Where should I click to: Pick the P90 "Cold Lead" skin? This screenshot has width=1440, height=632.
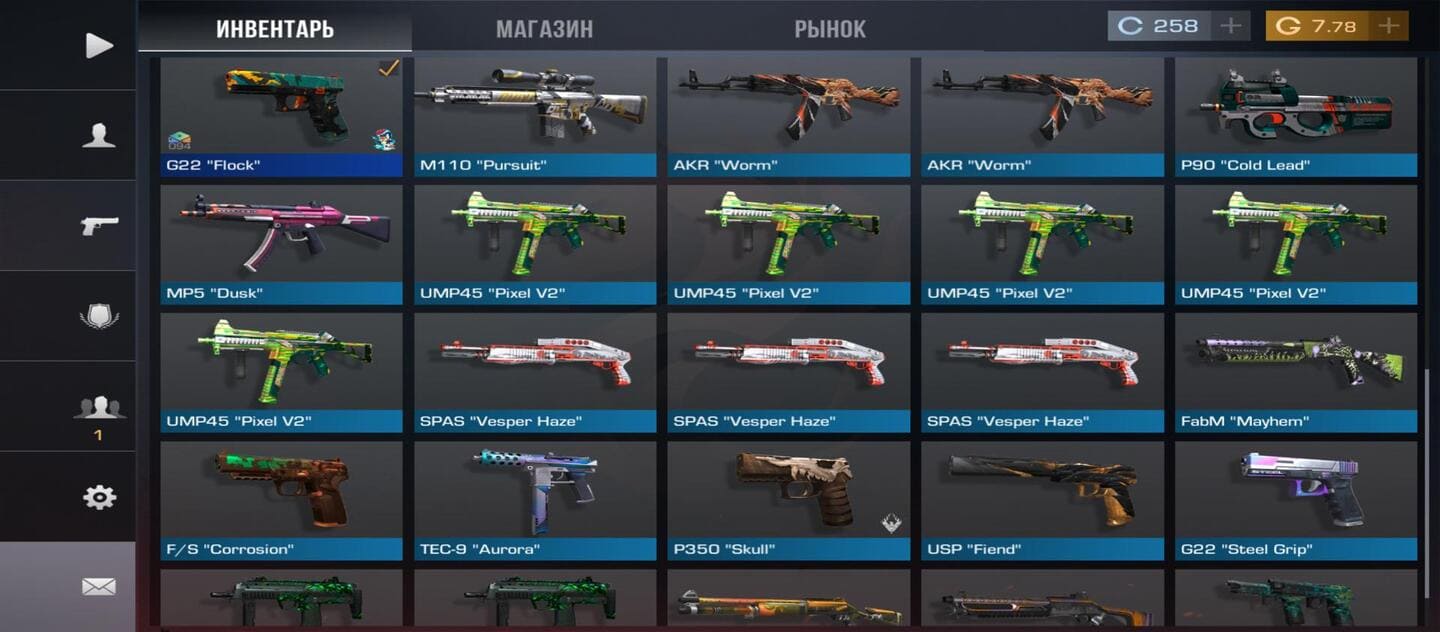pos(1296,115)
